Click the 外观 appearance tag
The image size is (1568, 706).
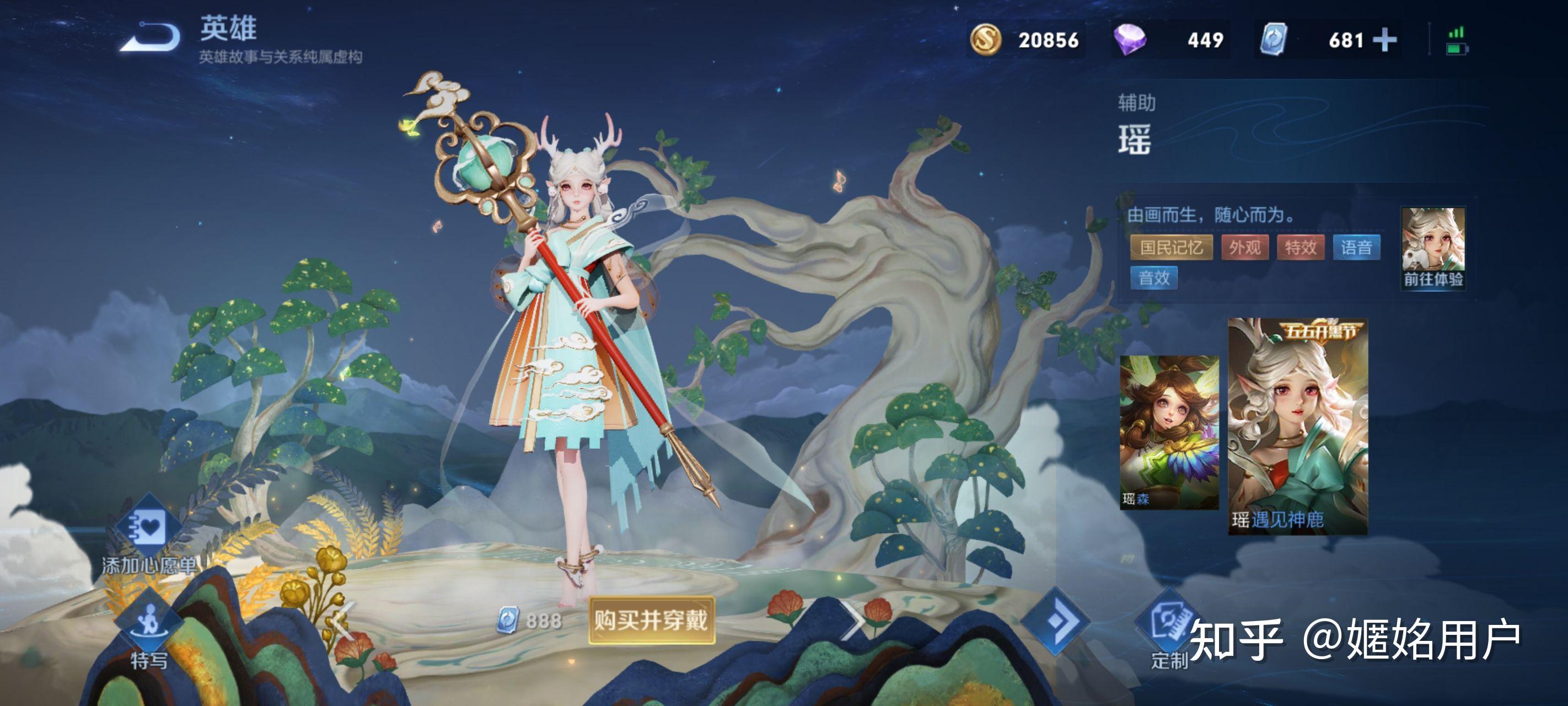(x=1244, y=247)
